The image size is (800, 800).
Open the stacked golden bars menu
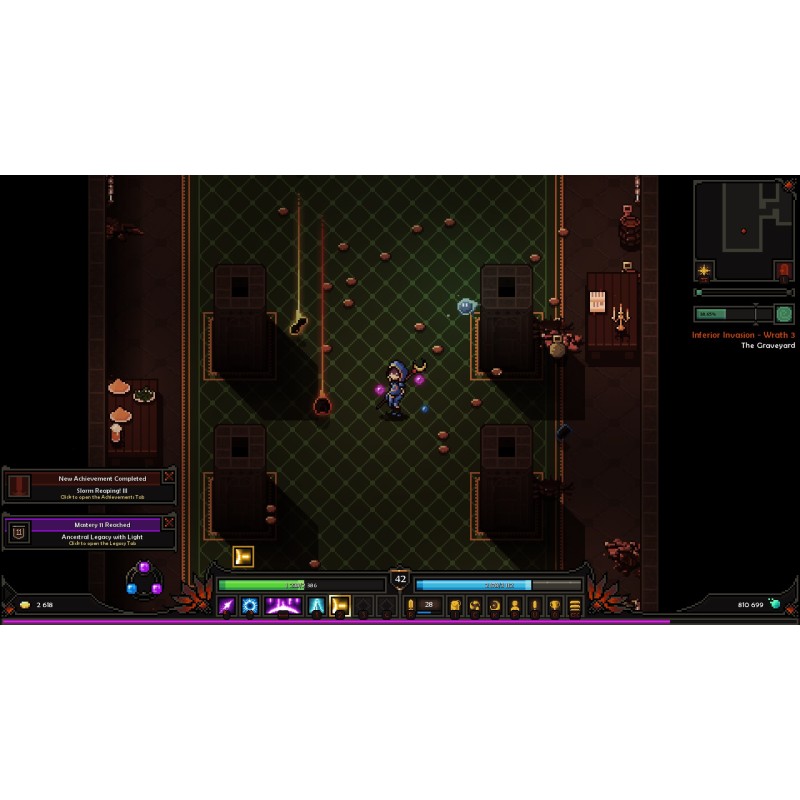click(575, 605)
